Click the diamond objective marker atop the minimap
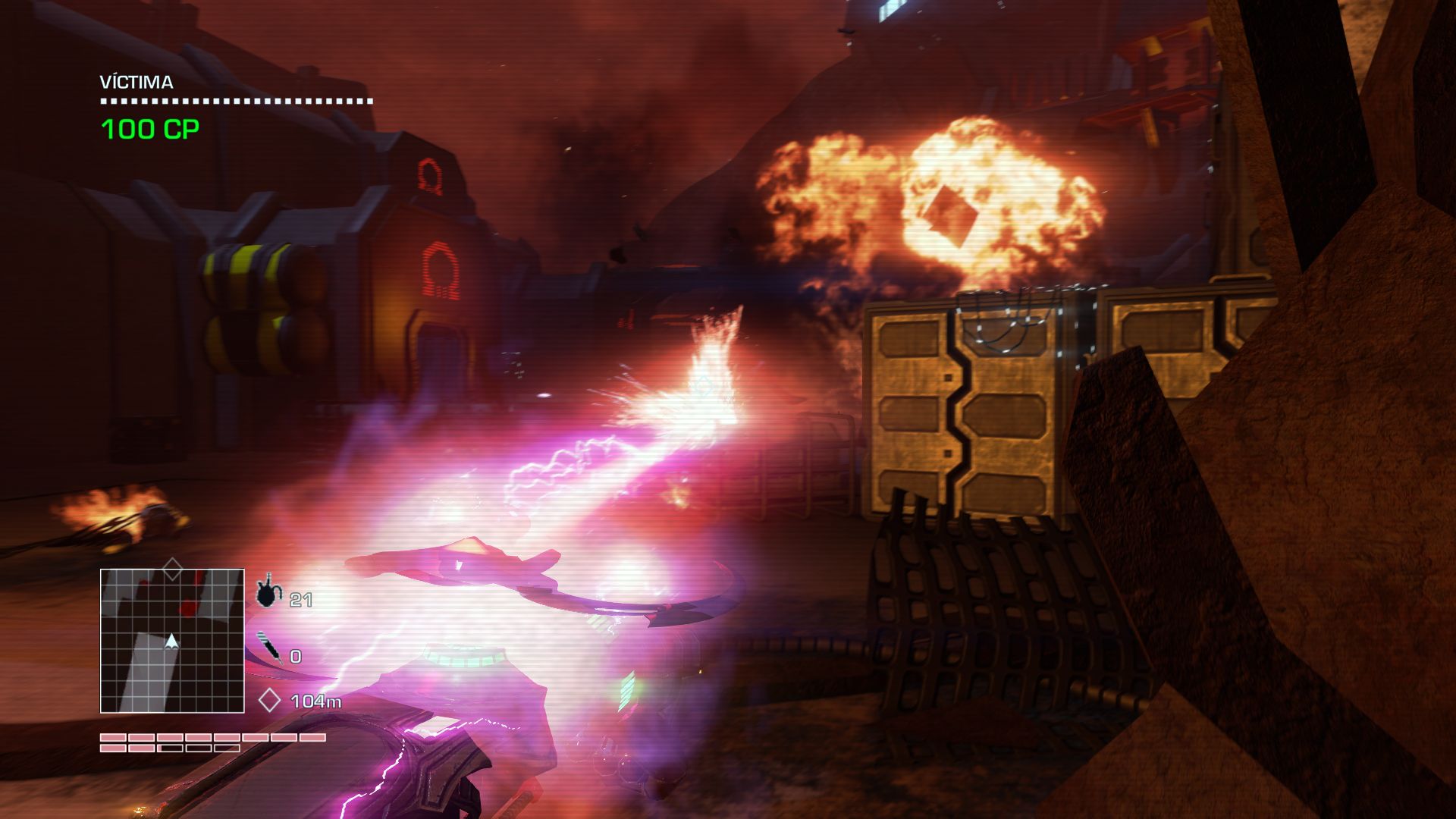The height and width of the screenshot is (819, 1456). 173,568
